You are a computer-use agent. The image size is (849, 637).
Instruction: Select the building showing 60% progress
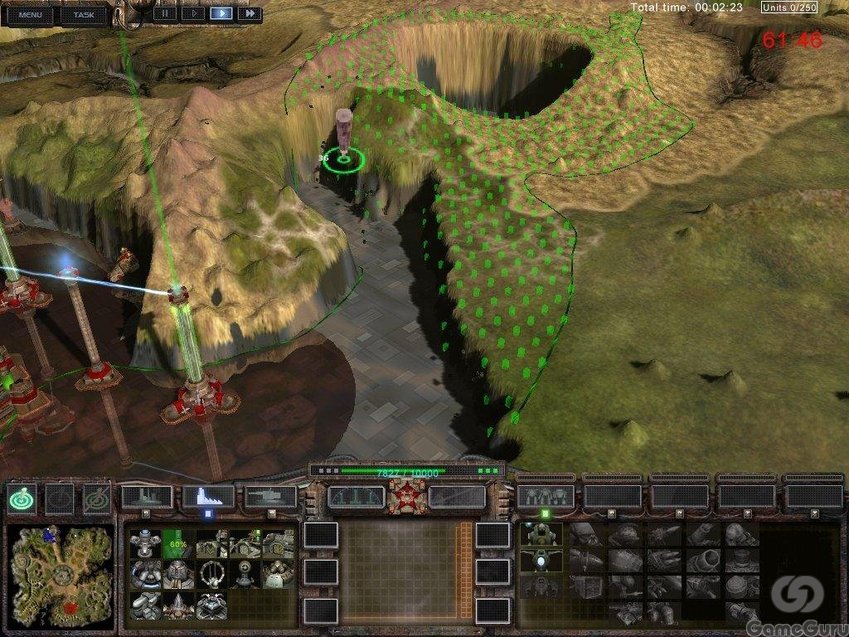click(x=178, y=543)
